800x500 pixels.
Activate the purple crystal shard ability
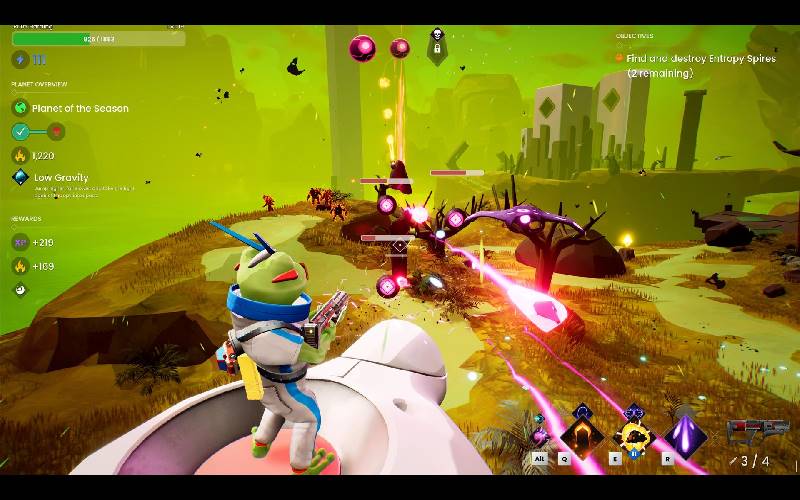click(686, 437)
